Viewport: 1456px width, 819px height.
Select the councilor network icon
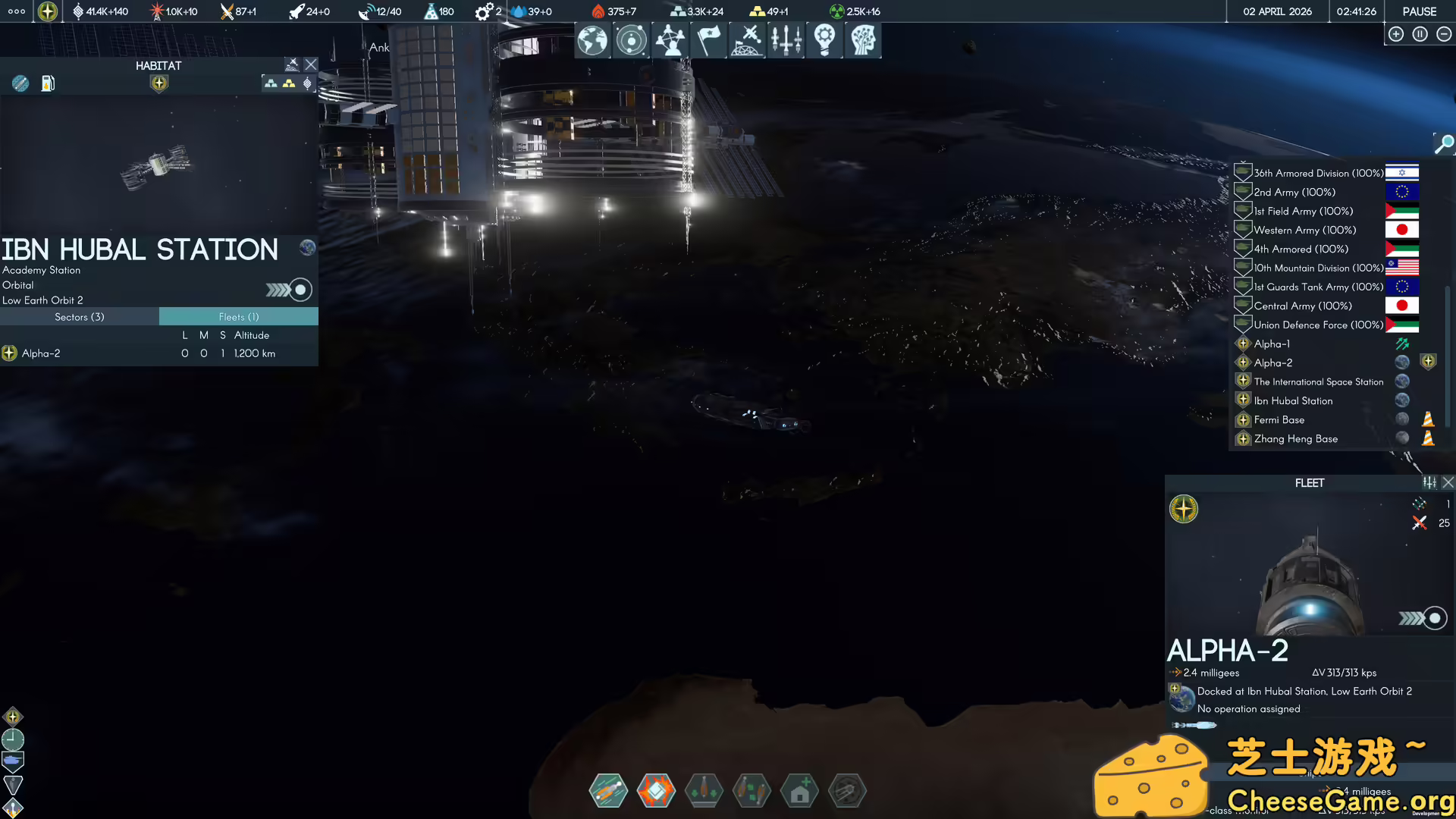click(670, 40)
